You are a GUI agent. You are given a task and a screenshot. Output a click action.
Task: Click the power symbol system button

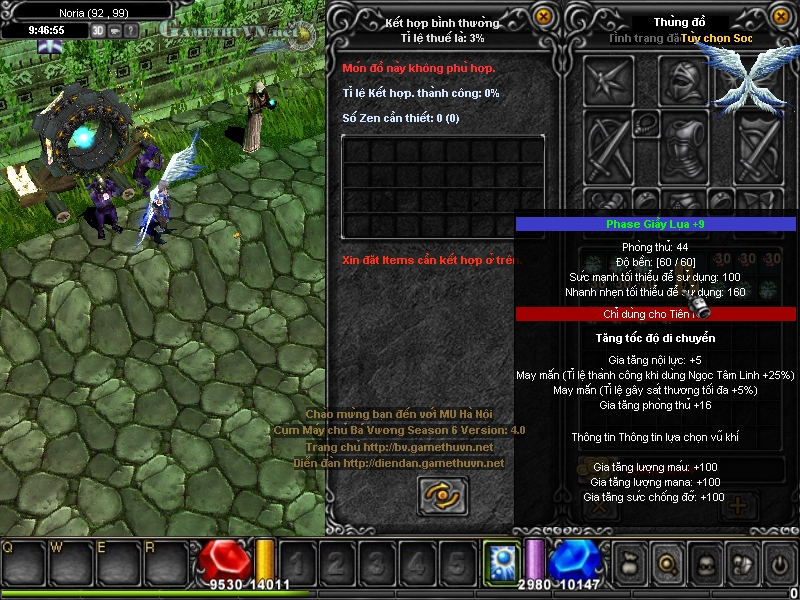779,564
